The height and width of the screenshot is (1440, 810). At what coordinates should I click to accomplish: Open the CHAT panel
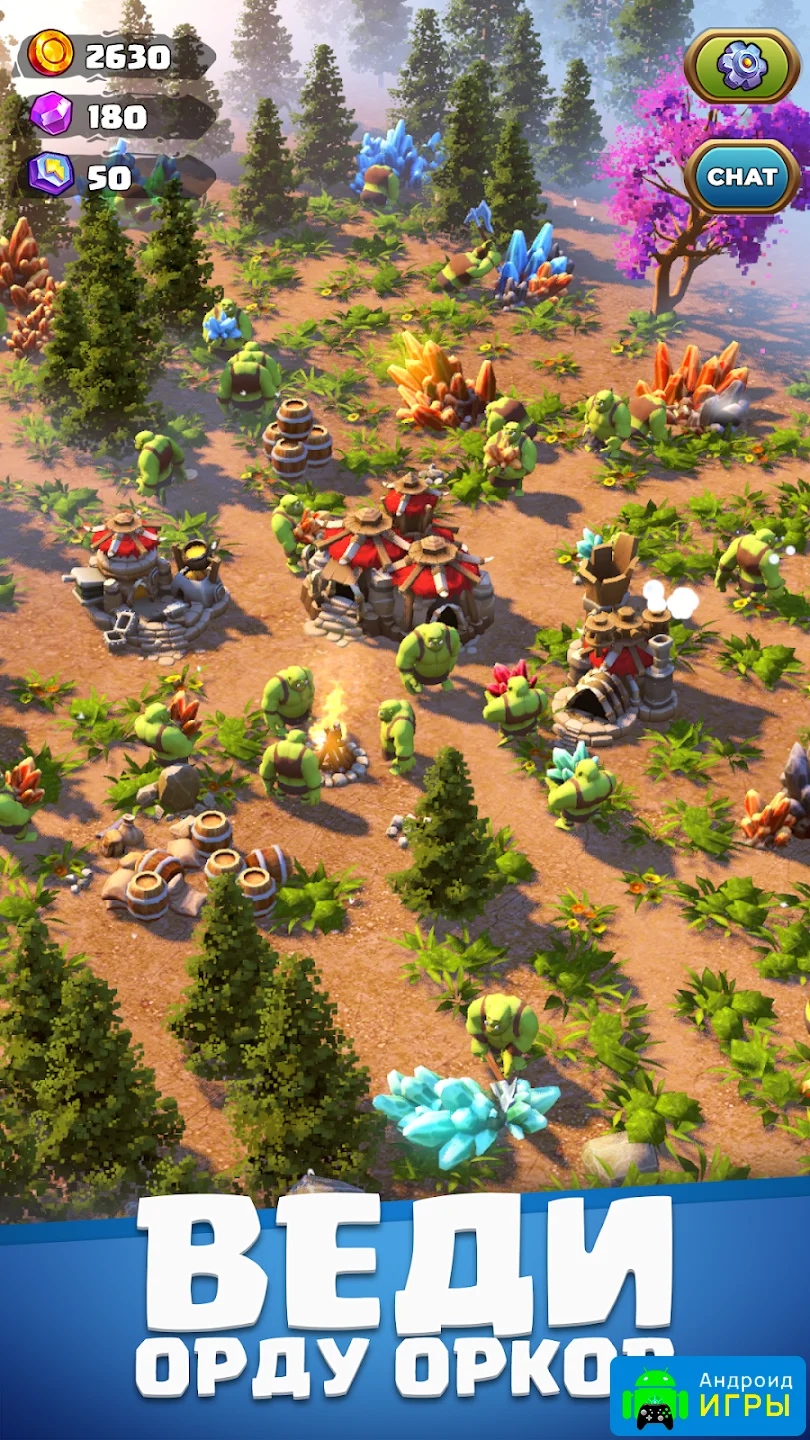pyautogui.click(x=742, y=177)
